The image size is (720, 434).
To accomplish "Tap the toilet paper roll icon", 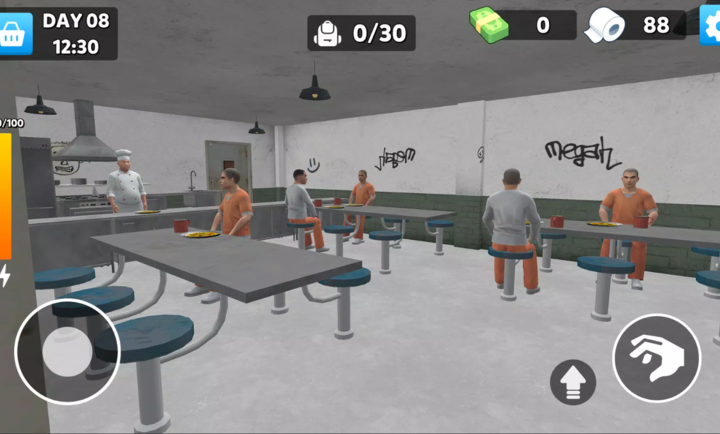I will coord(605,25).
